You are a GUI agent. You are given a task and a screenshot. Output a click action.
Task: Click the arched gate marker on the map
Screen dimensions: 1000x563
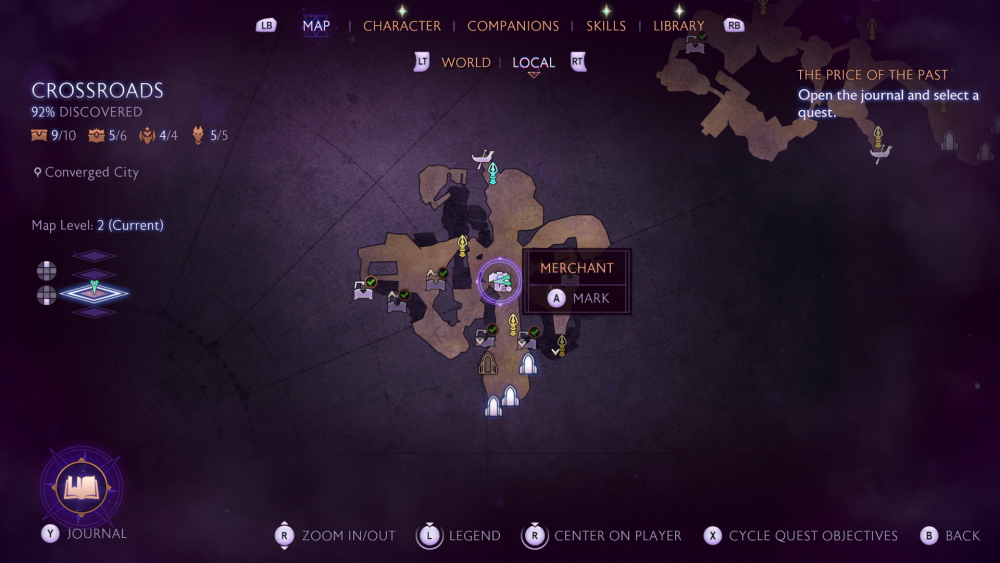[488, 363]
